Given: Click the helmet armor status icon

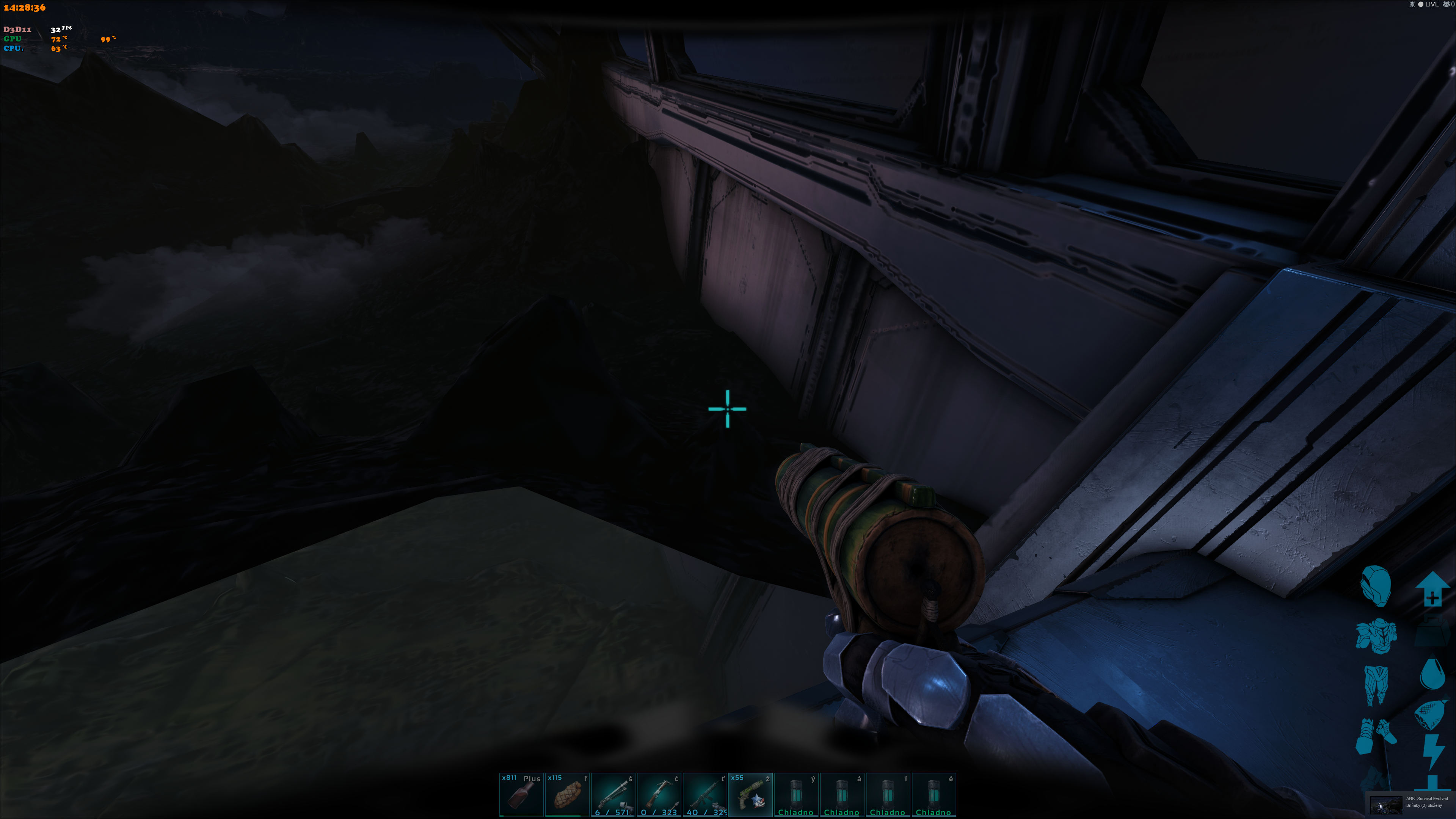Looking at the screenshot, I should pyautogui.click(x=1375, y=585).
